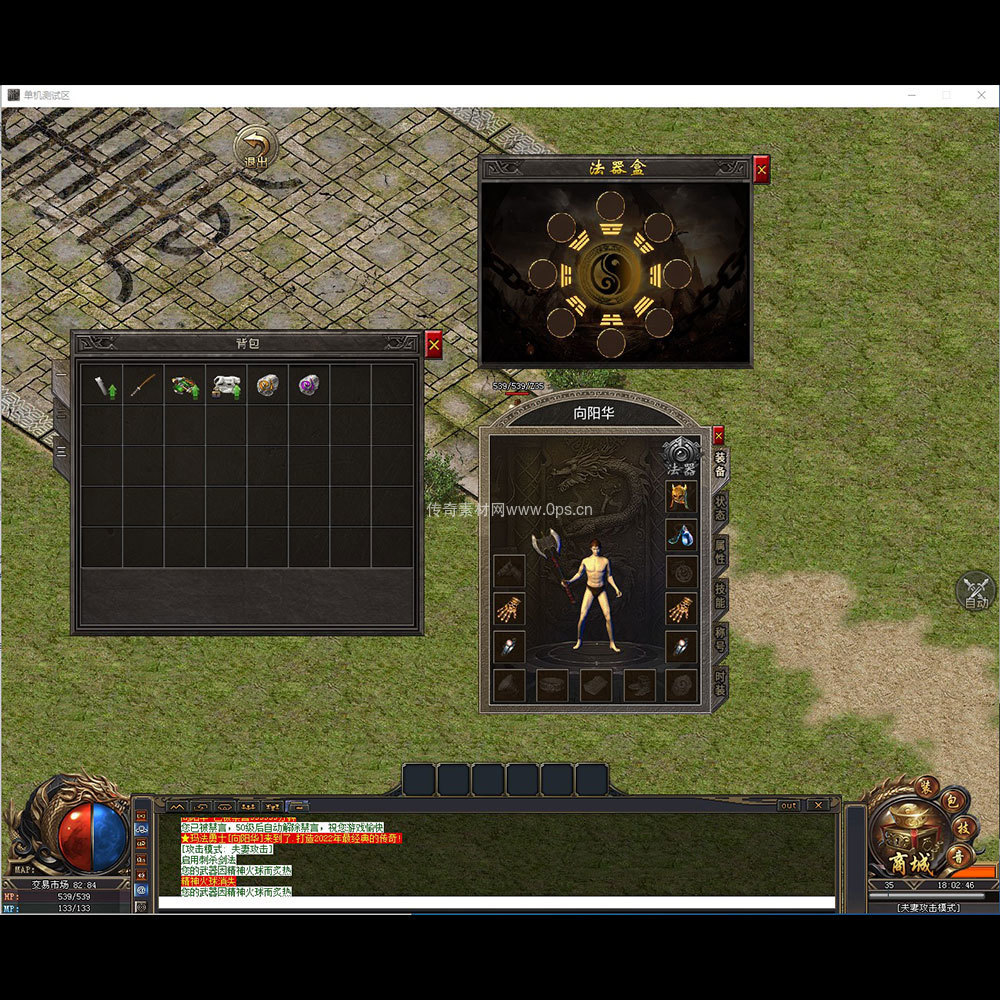The width and height of the screenshot is (1000, 1000).
Task: Switch to the 属性 attributes tab
Action: coord(721,552)
